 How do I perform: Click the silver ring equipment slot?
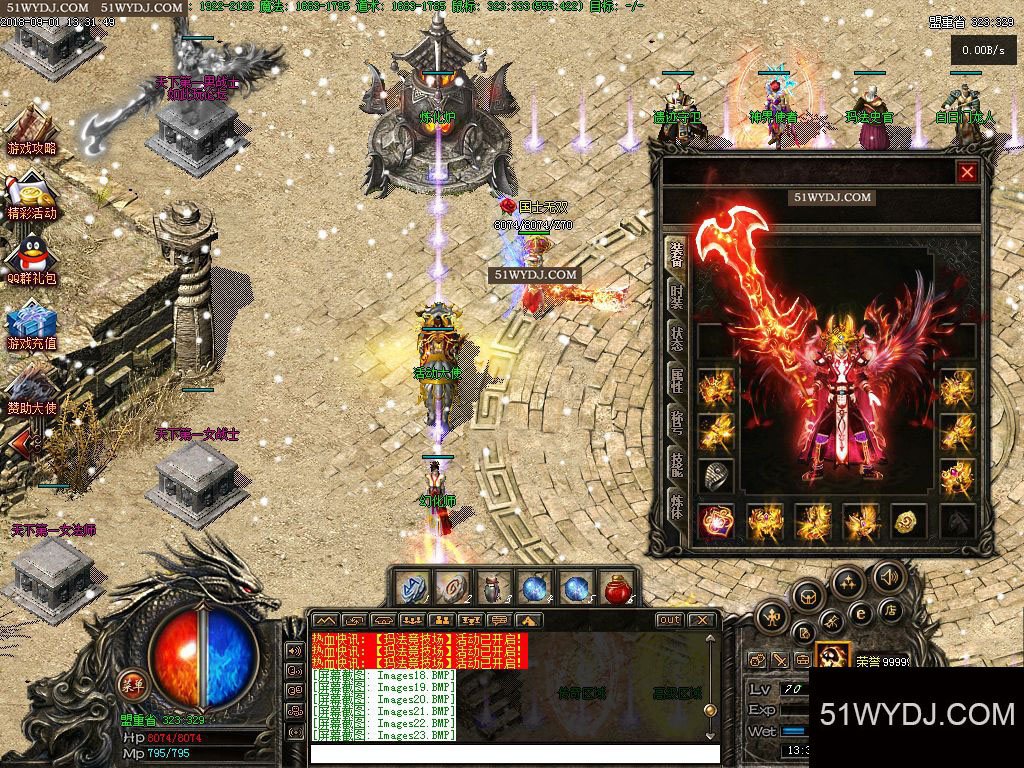(716, 474)
